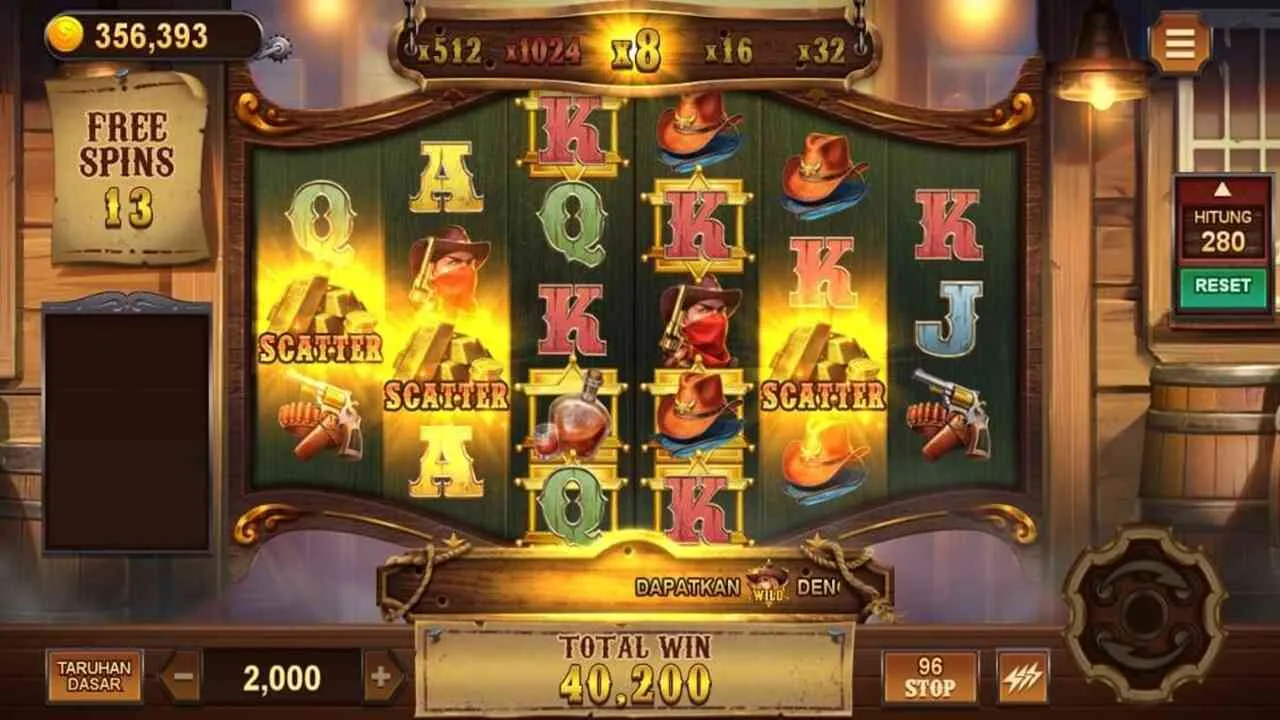This screenshot has width=1280, height=720.
Task: Toggle turbo mode lightning button
Action: (x=1022, y=677)
